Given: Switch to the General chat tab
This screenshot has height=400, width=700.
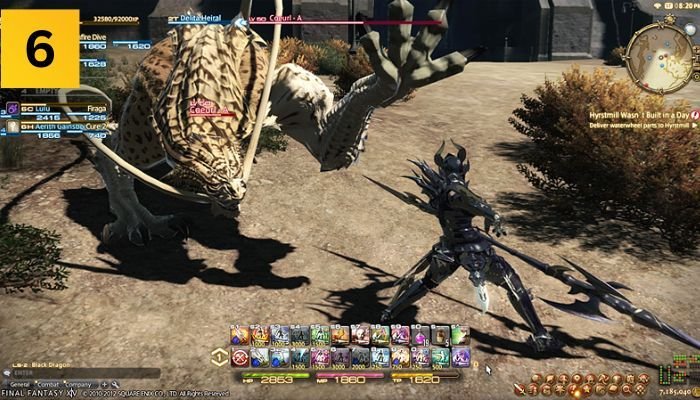Looking at the screenshot, I should (x=20, y=384).
